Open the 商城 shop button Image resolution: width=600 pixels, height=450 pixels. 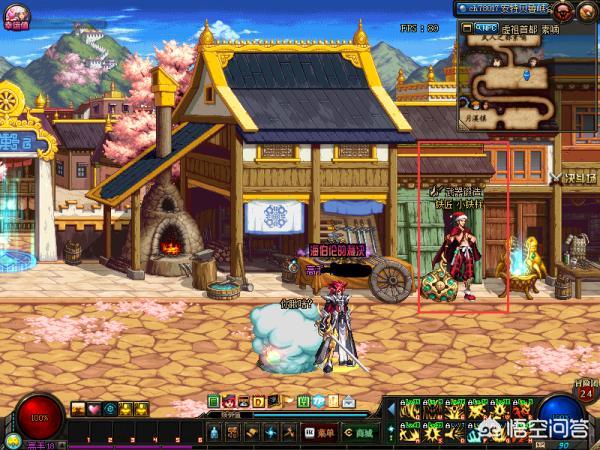(x=353, y=432)
